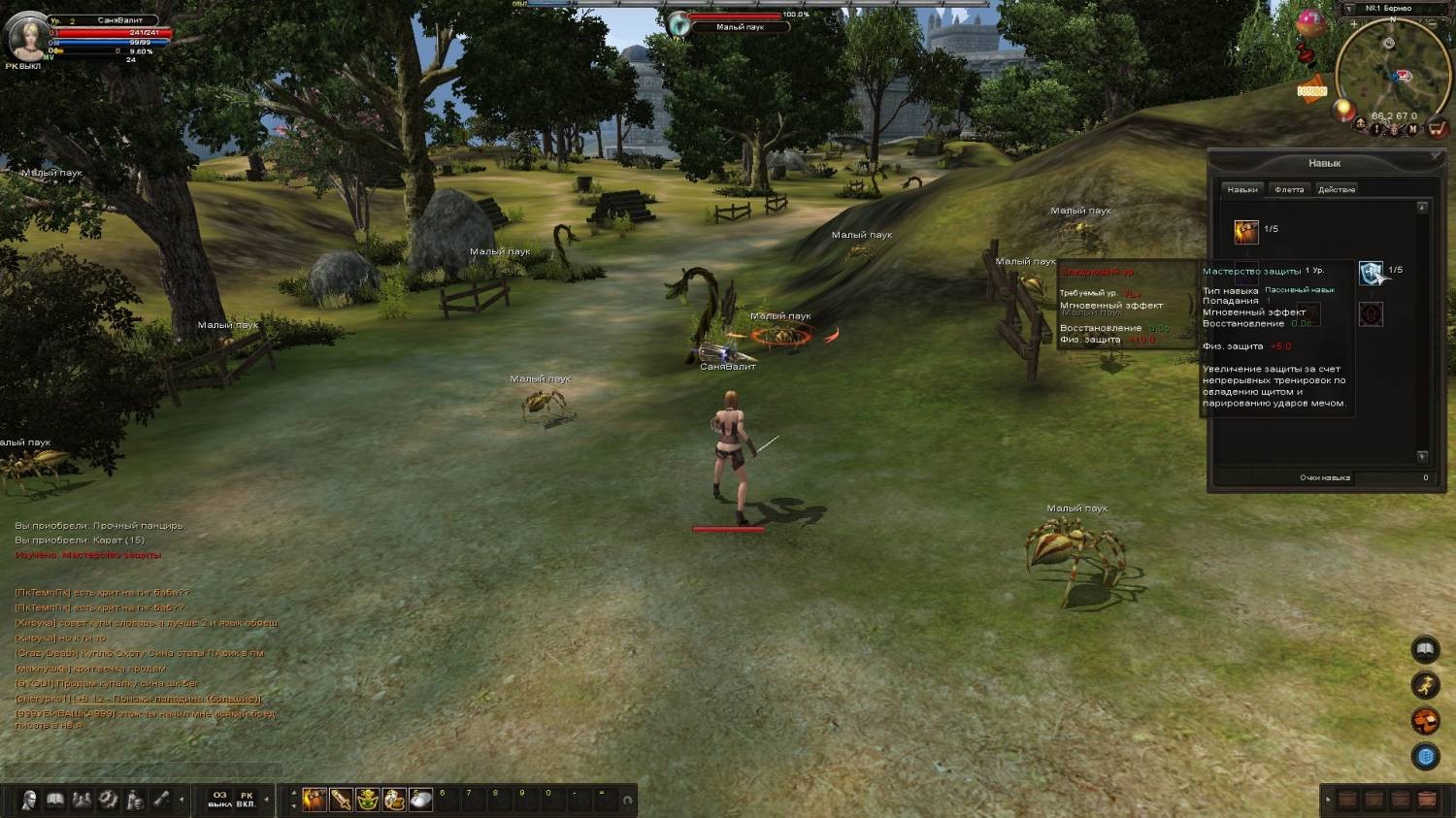Zoom out the minimap with minus button
The width and height of the screenshot is (1456, 818).
[x=1433, y=24]
